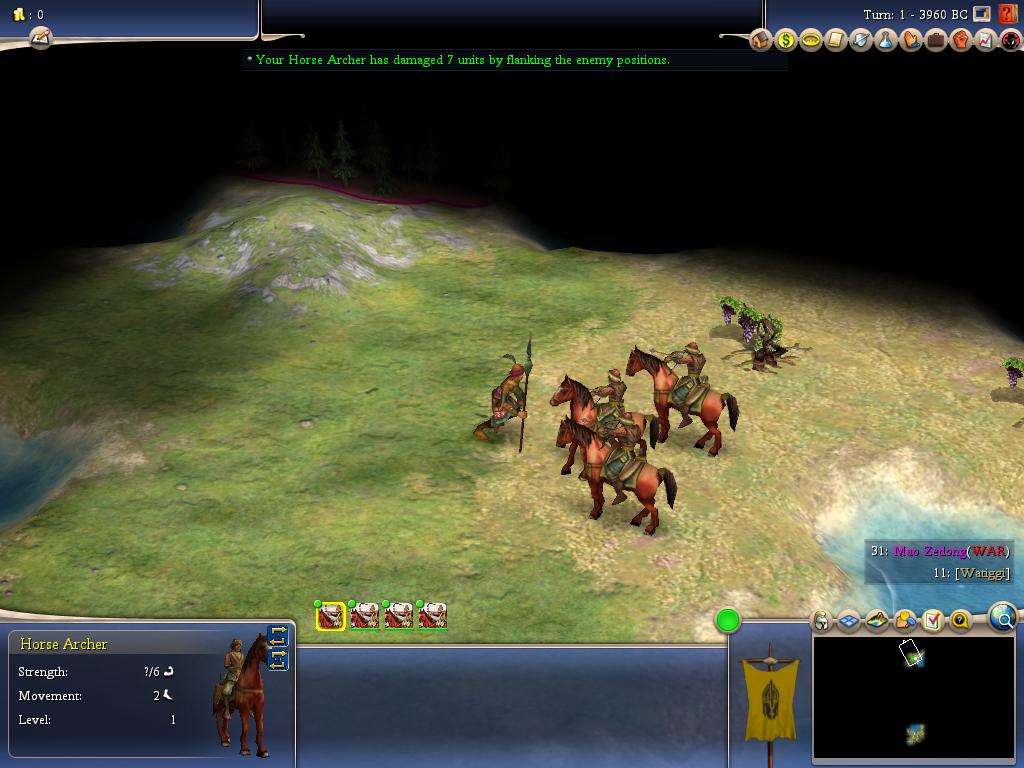Open the Info screen graph icon
Image resolution: width=1024 pixels, height=768 pixels.
pos(986,40)
